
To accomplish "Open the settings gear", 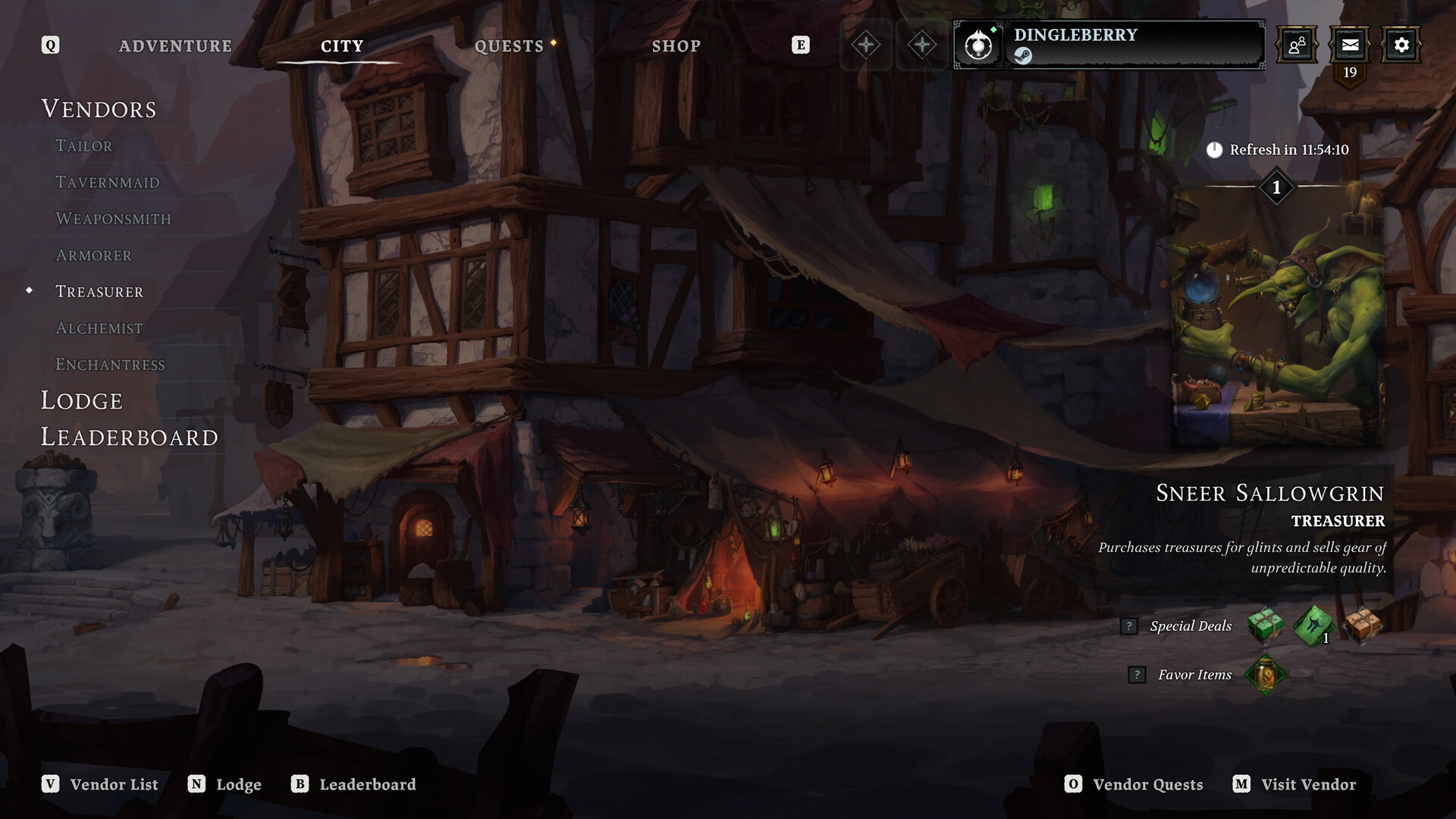I will 1401,45.
